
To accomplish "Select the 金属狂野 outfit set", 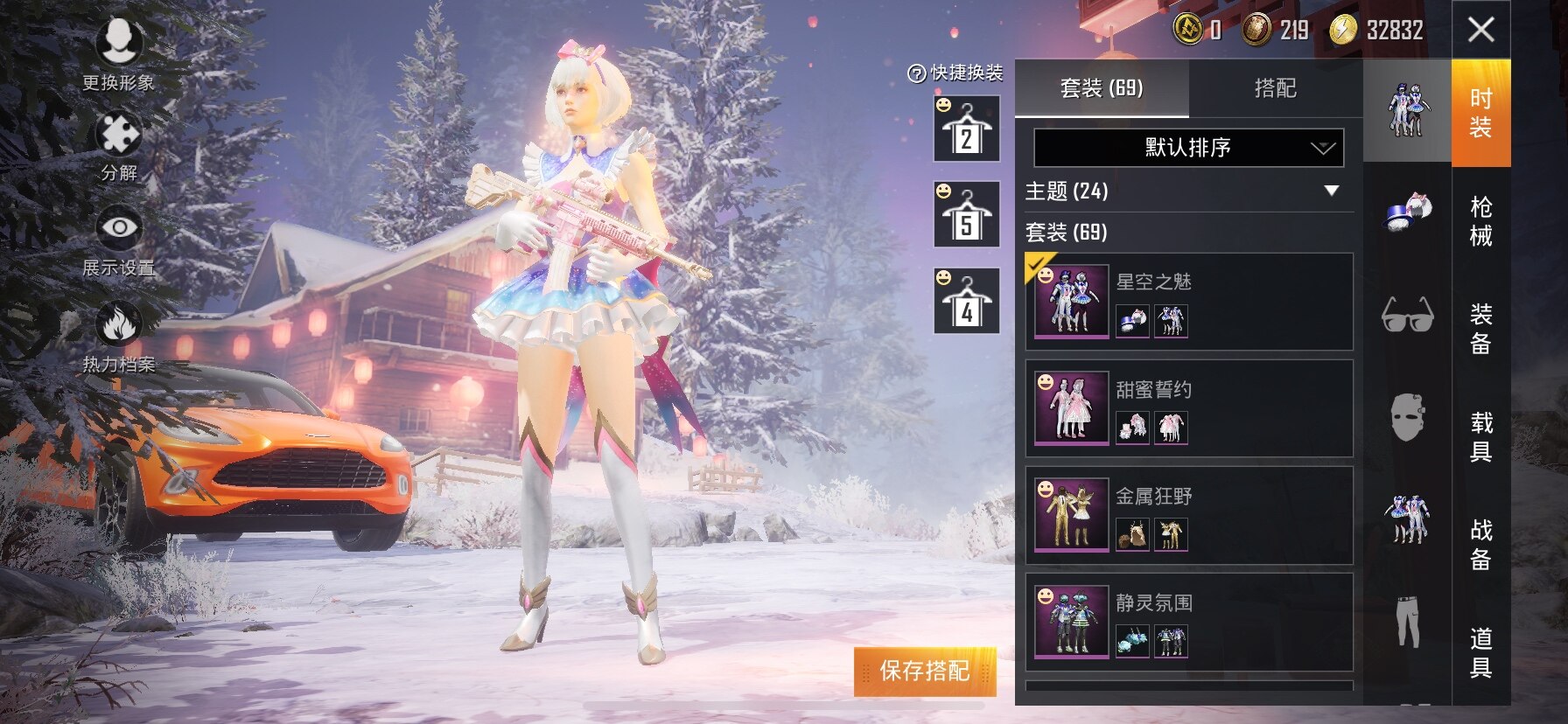I will [x=1188, y=515].
